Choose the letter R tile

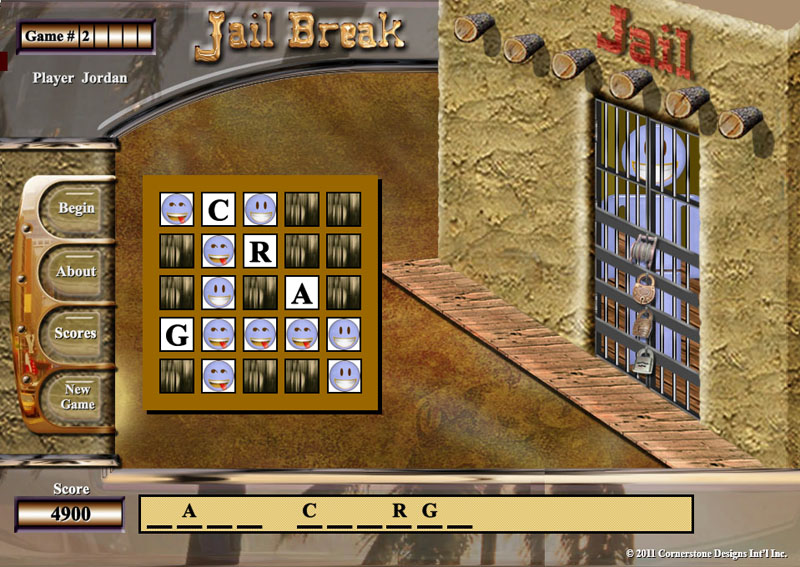coord(260,251)
